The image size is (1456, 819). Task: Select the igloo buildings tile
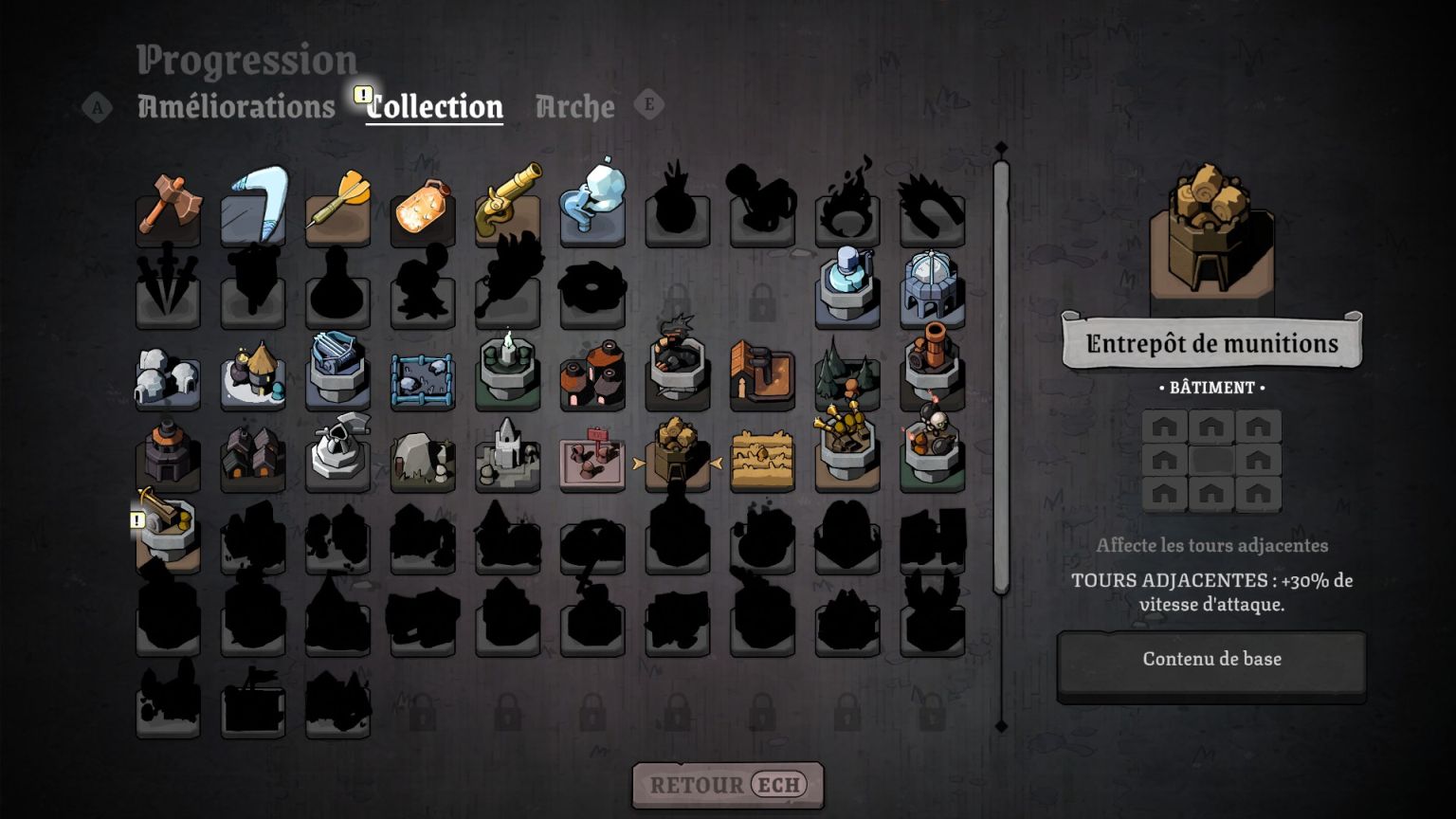[168, 377]
